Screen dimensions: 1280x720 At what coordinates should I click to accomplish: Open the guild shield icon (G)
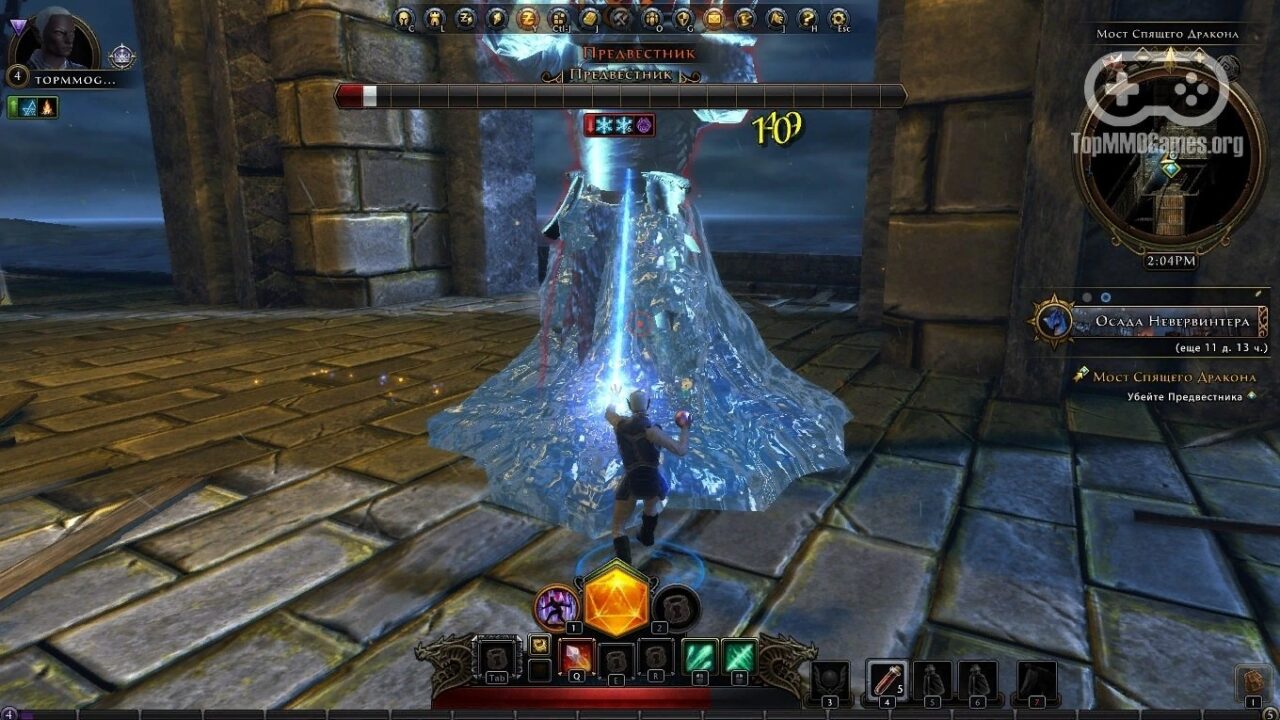pyautogui.click(x=684, y=18)
